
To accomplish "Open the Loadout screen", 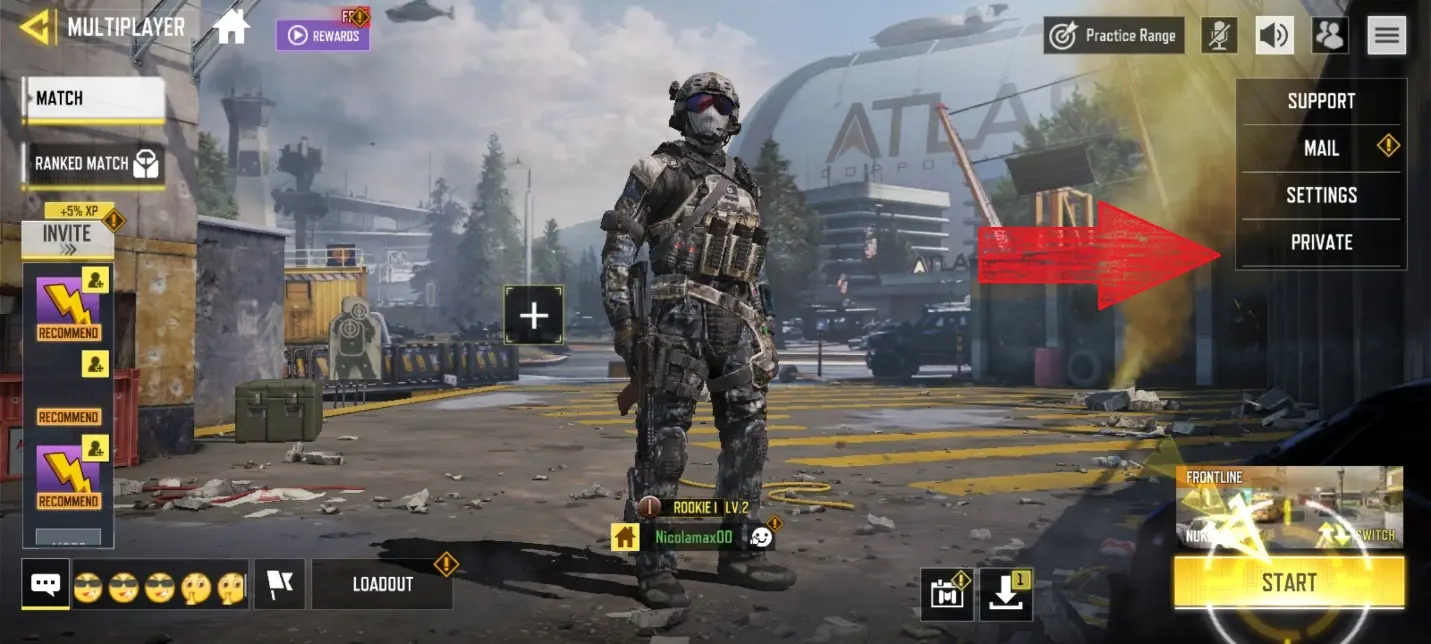I will (x=382, y=584).
